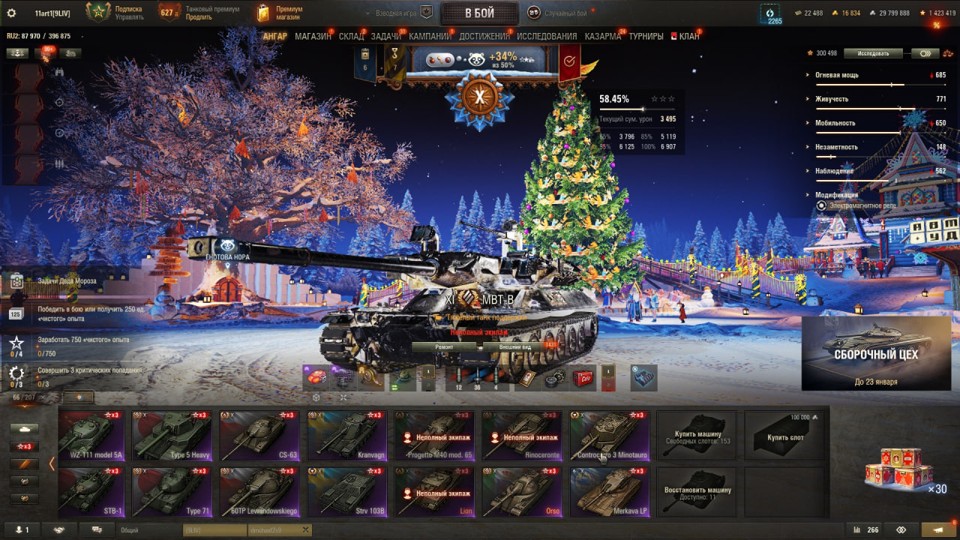Select the WZ-111 model 5A tank
Image resolution: width=960 pixels, height=540 pixels.
click(91, 435)
